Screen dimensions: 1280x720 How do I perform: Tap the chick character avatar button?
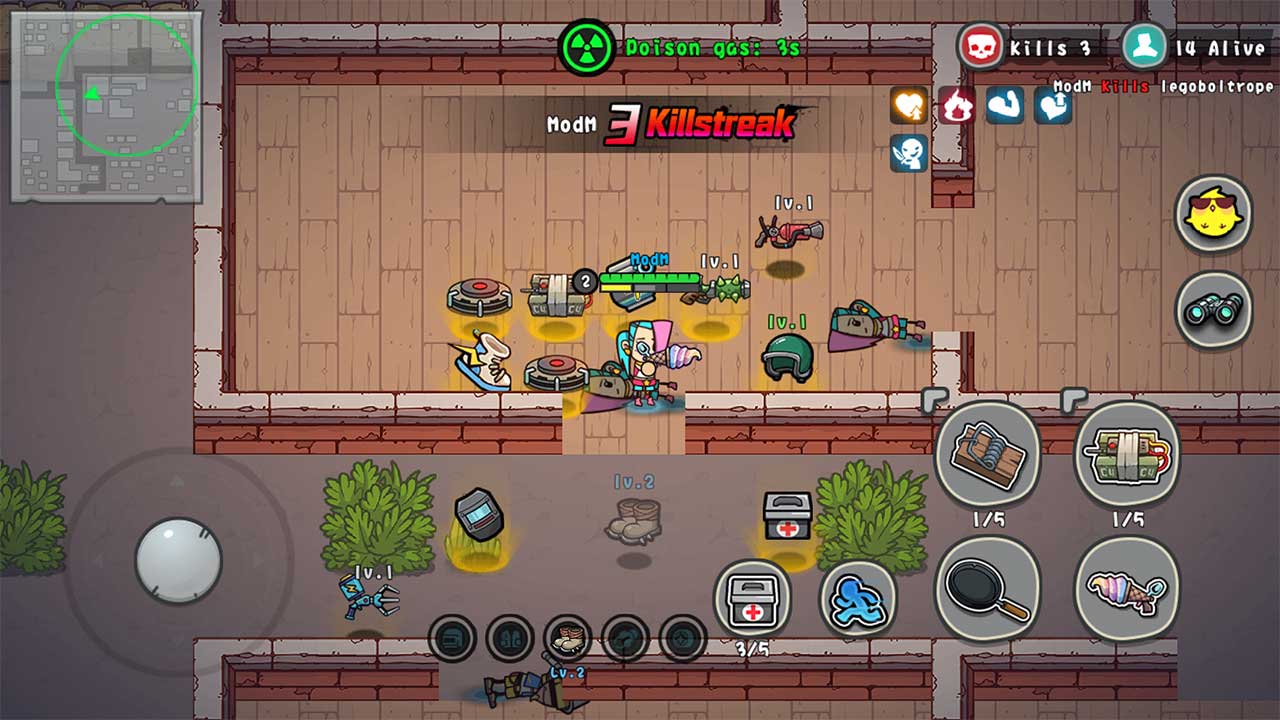pyautogui.click(x=1213, y=213)
